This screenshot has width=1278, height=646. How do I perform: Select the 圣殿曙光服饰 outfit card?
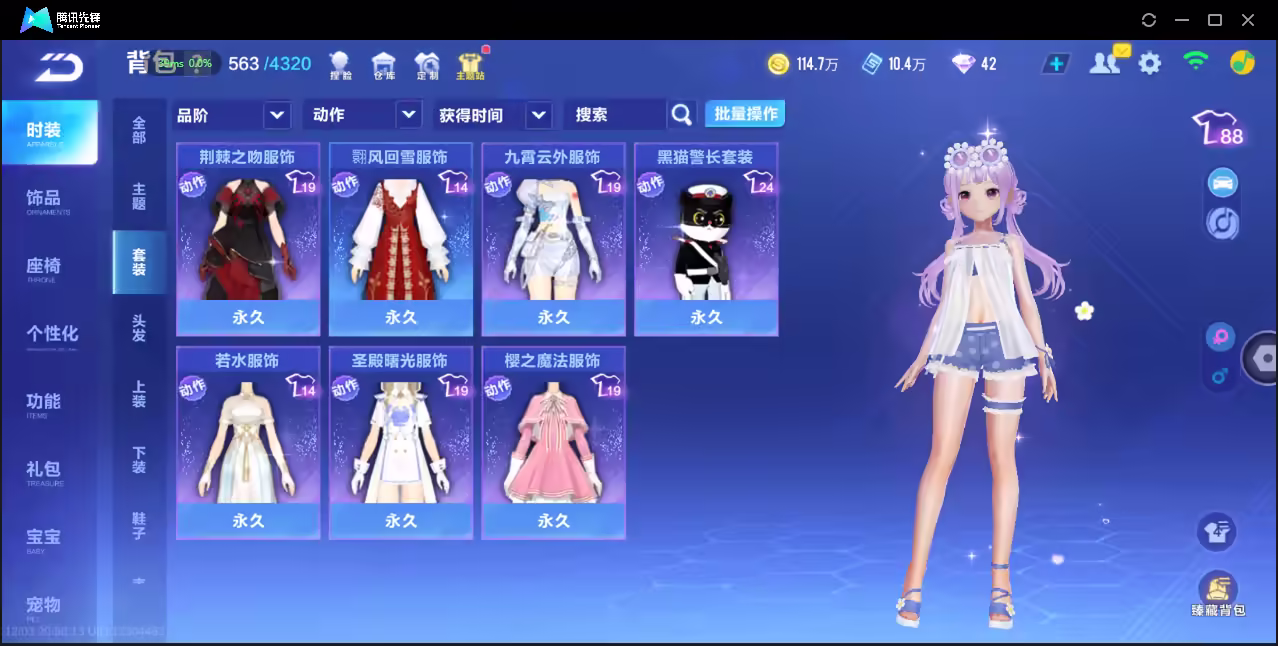point(401,443)
